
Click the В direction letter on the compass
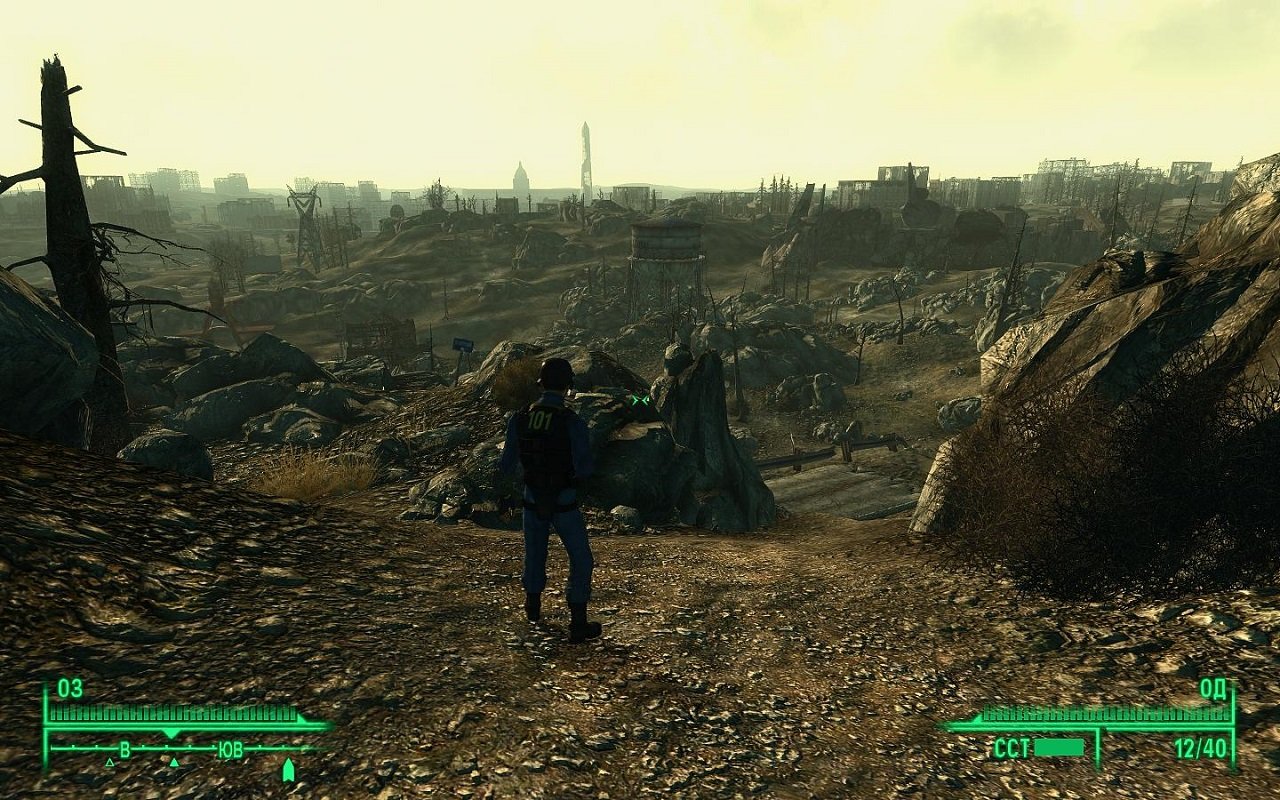click(x=125, y=748)
